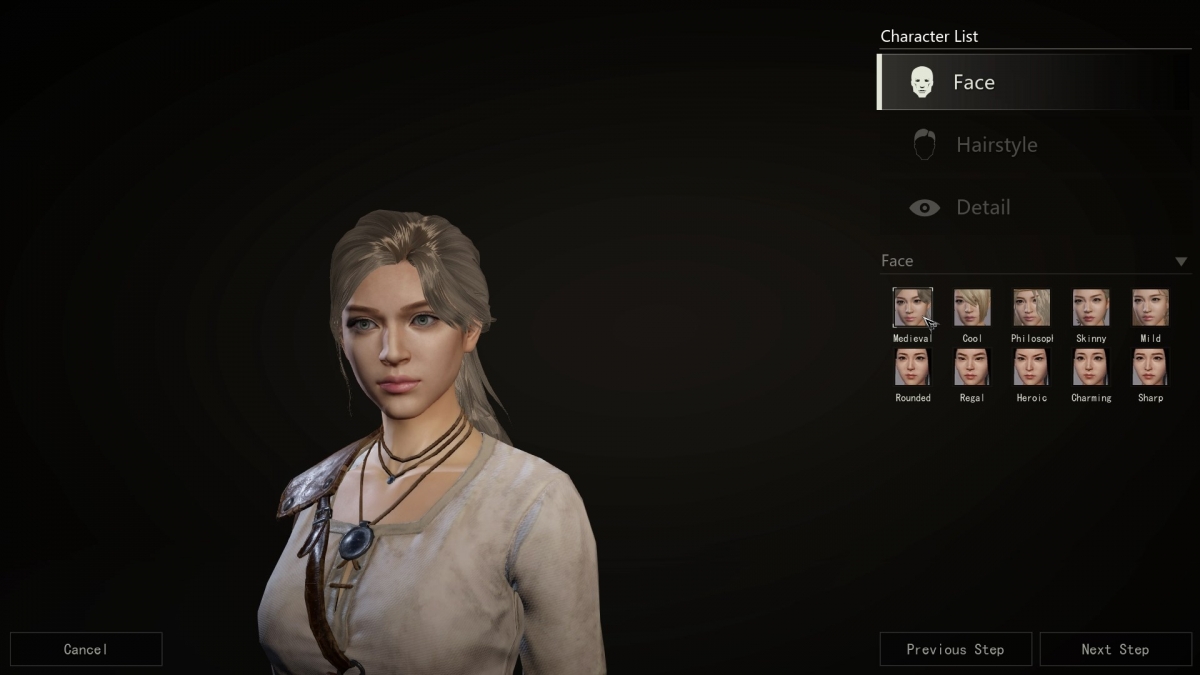1200x675 pixels.
Task: Choose the Medieval face preset
Action: click(912, 308)
